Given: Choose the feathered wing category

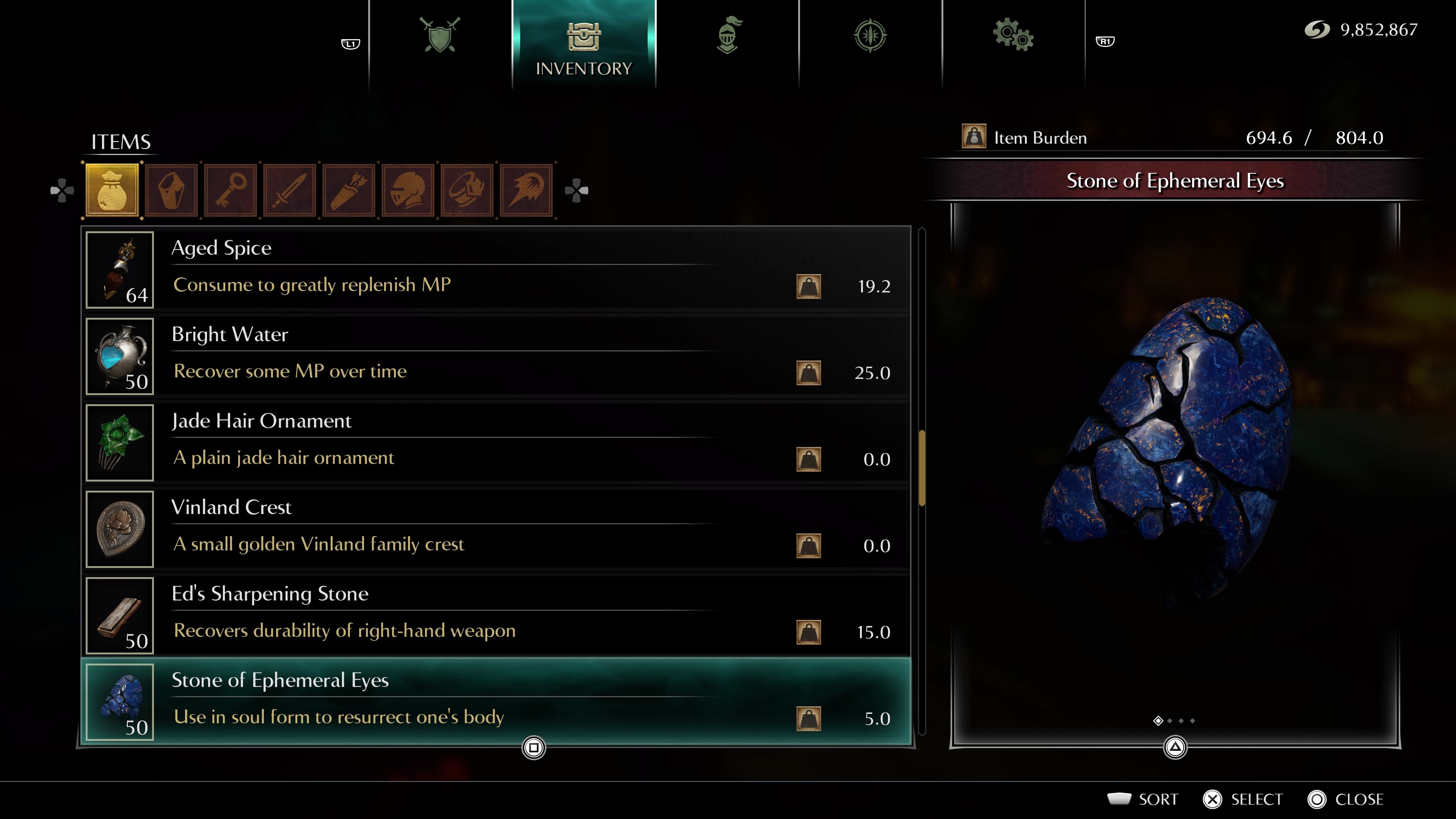Looking at the screenshot, I should [x=526, y=190].
